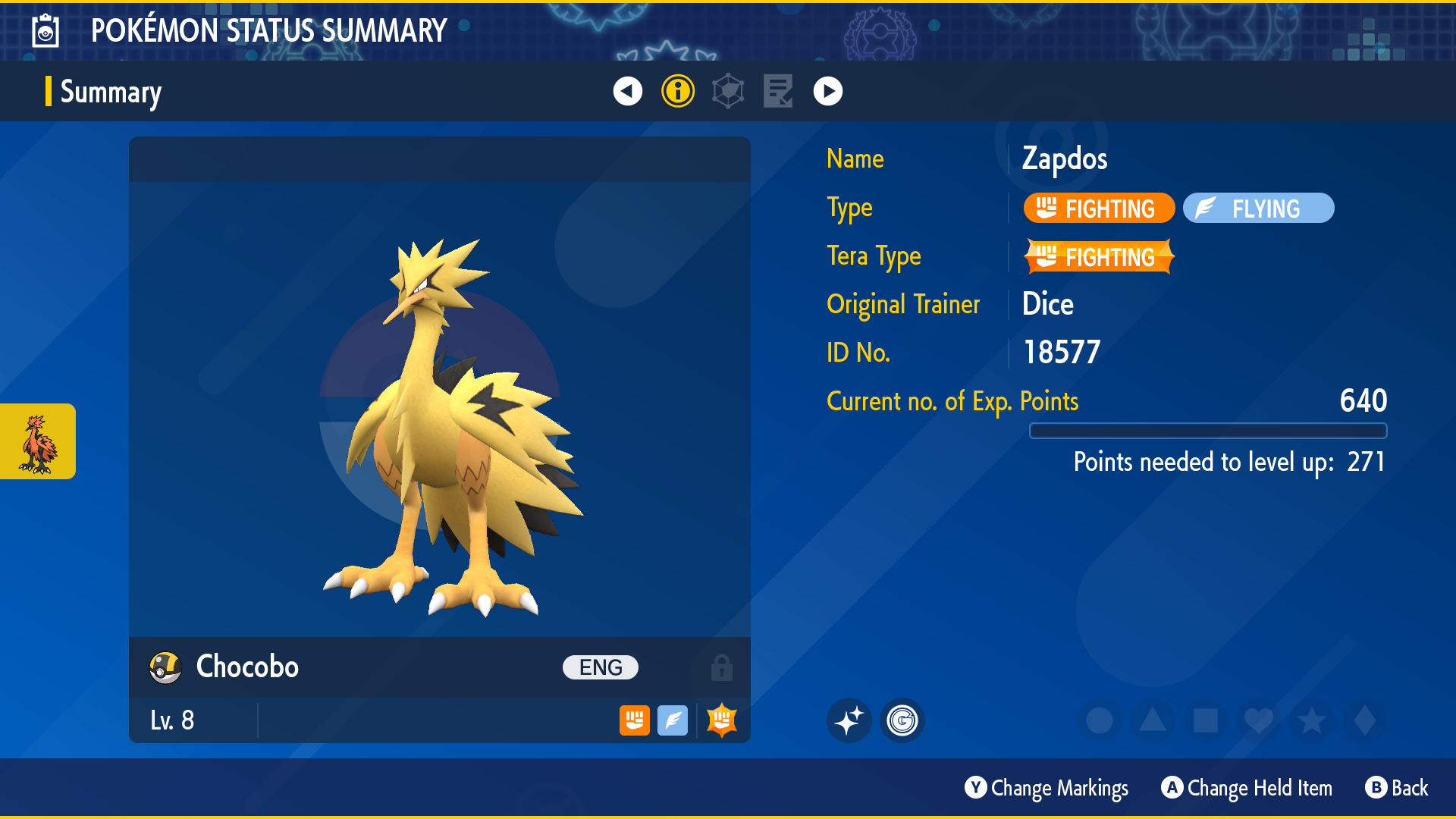This screenshot has width=1456, height=819.
Task: Click the Flying type badge
Action: point(1258,209)
